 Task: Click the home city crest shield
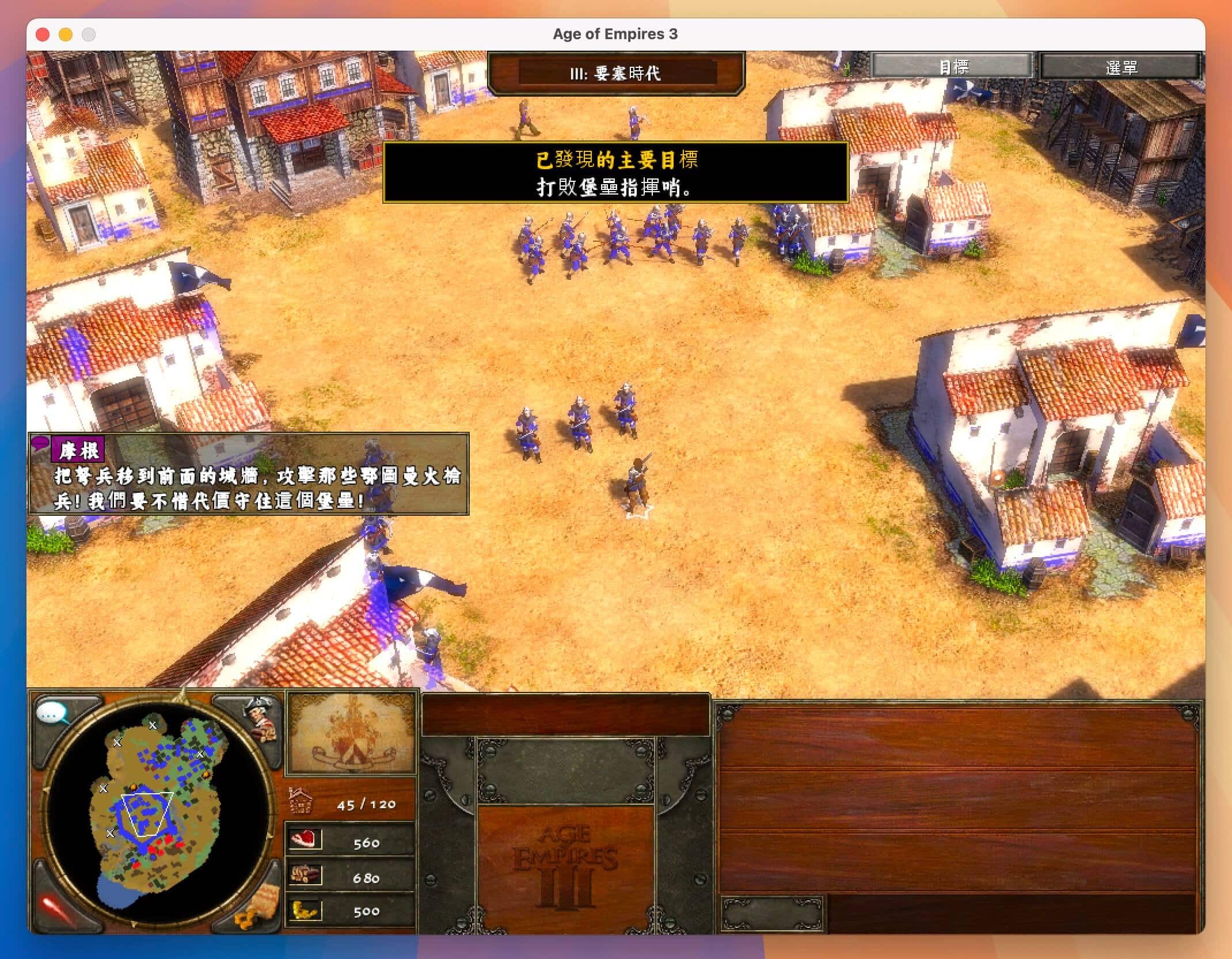click(351, 733)
